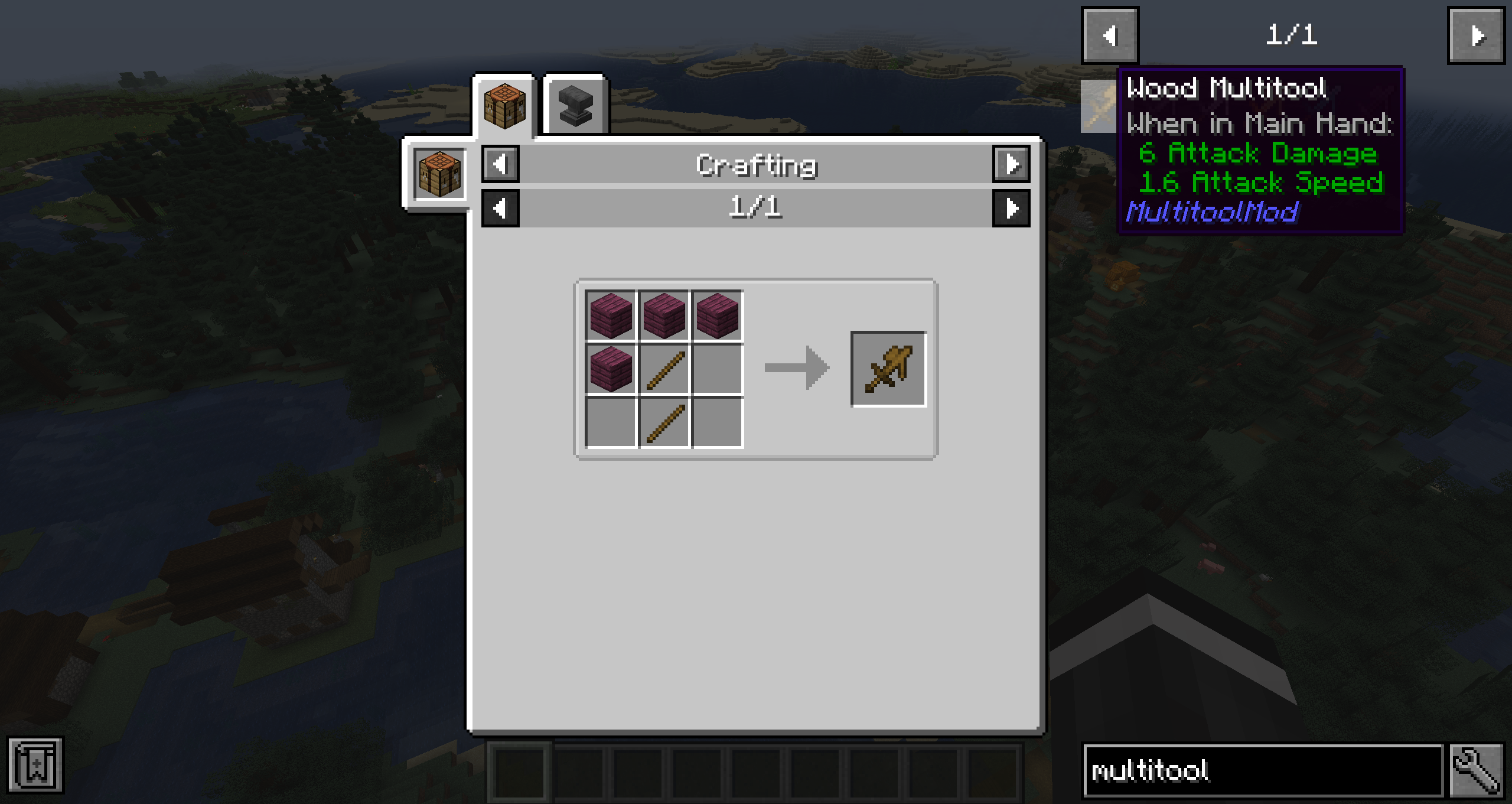Screen dimensions: 1512x804
Task: Toggle the bookmark list button
Action: 35,765
